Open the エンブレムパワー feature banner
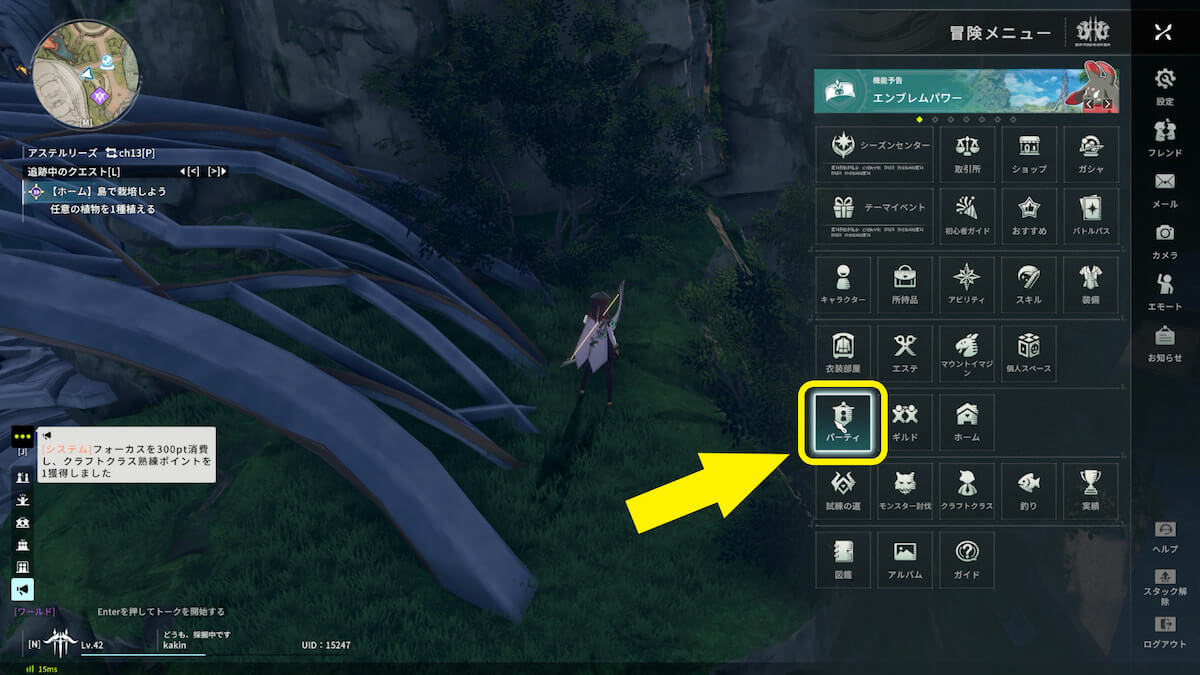Image resolution: width=1200 pixels, height=675 pixels. pyautogui.click(x=966, y=91)
